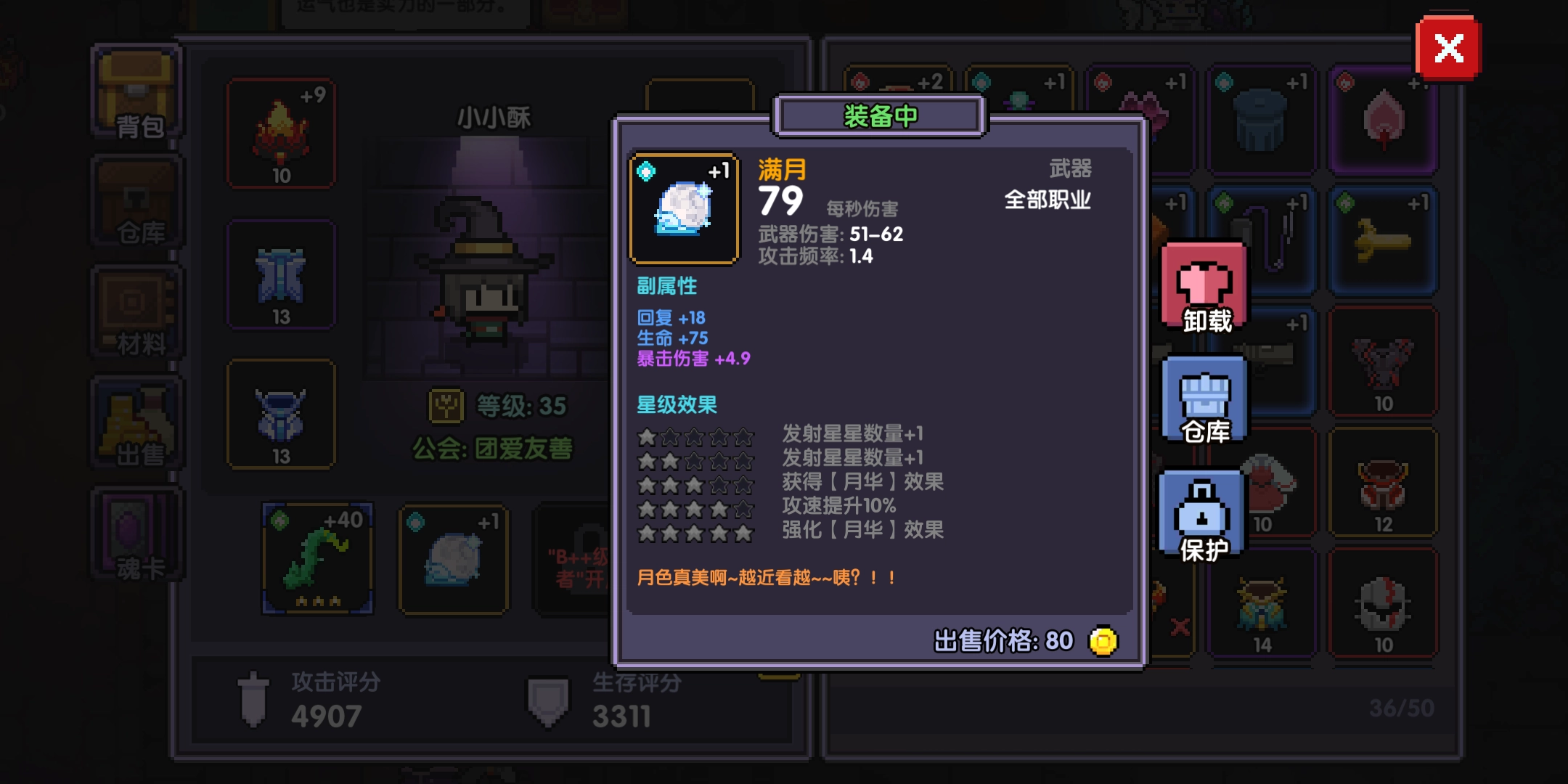Close the item detail view with the red X
This screenshot has width=1568, height=784.
pyautogui.click(x=1449, y=49)
